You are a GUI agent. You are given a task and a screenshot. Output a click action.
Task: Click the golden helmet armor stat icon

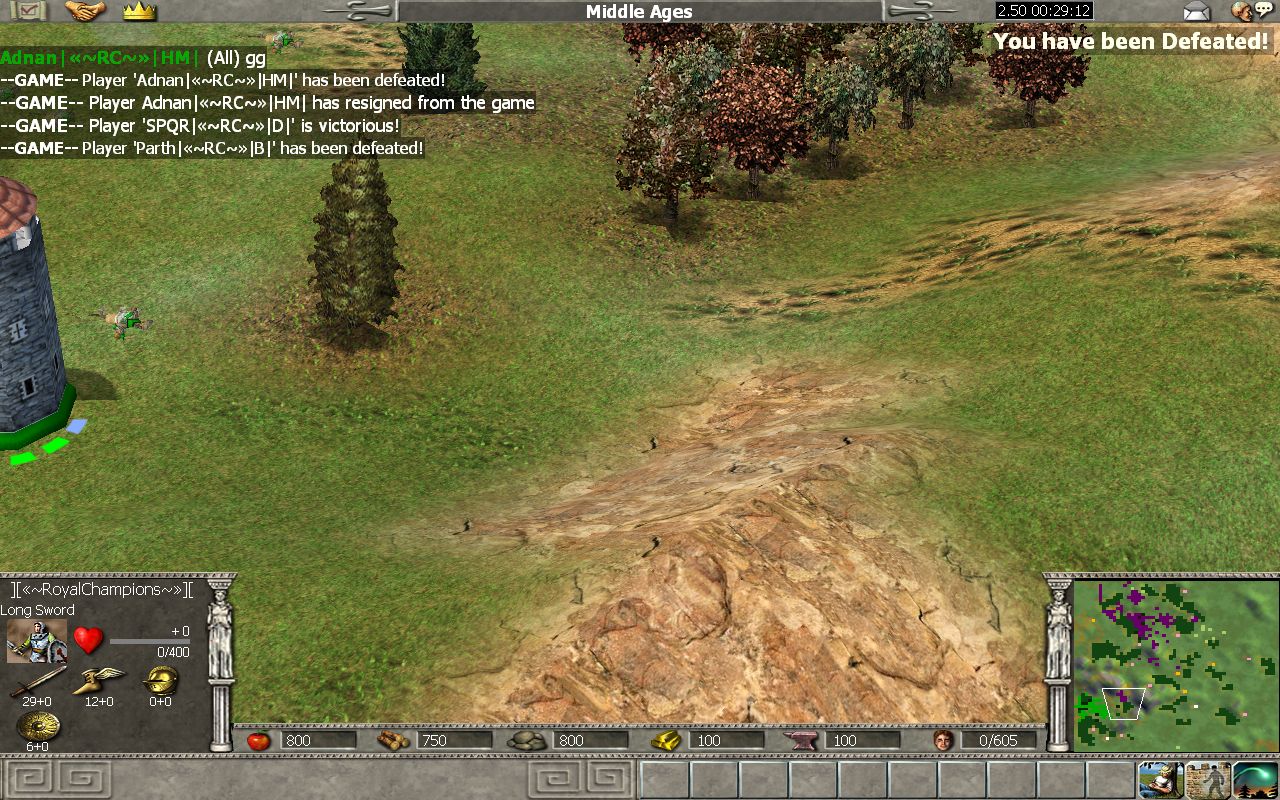159,680
